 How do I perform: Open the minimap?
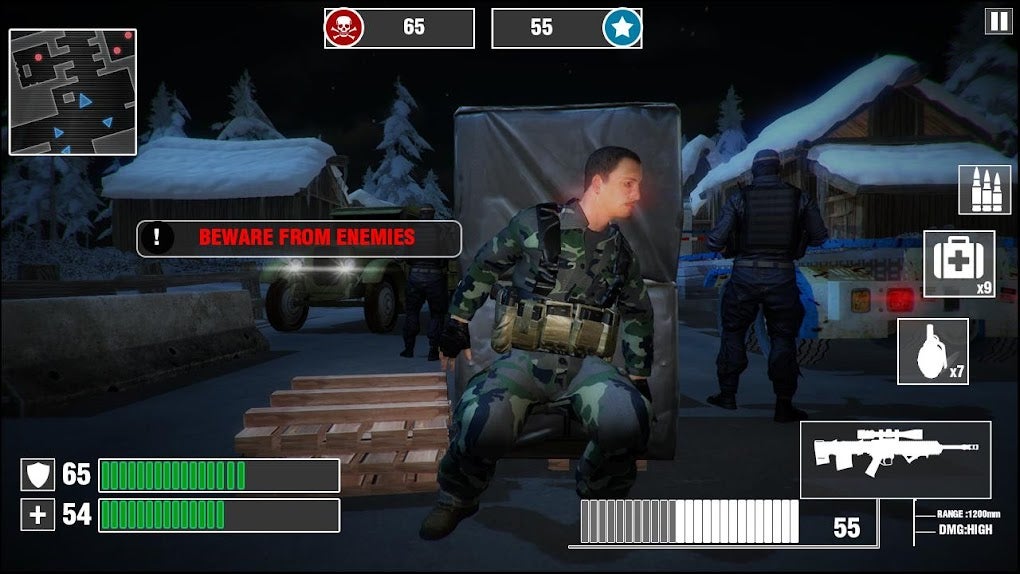[x=73, y=92]
